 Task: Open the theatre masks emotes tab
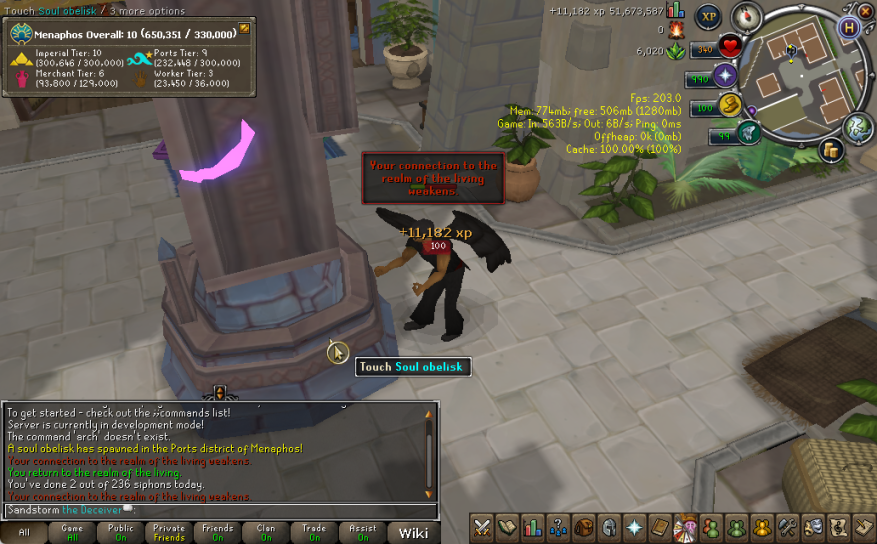[813, 527]
